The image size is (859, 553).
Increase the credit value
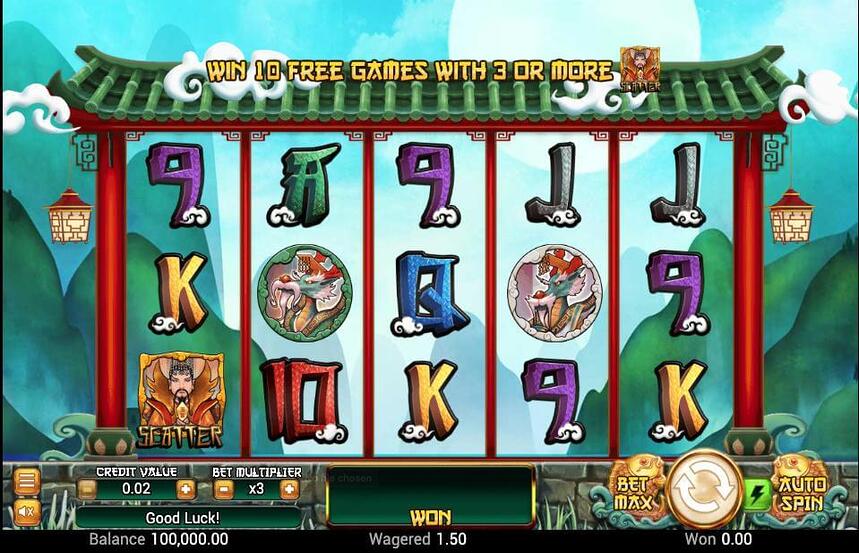pyautogui.click(x=185, y=490)
